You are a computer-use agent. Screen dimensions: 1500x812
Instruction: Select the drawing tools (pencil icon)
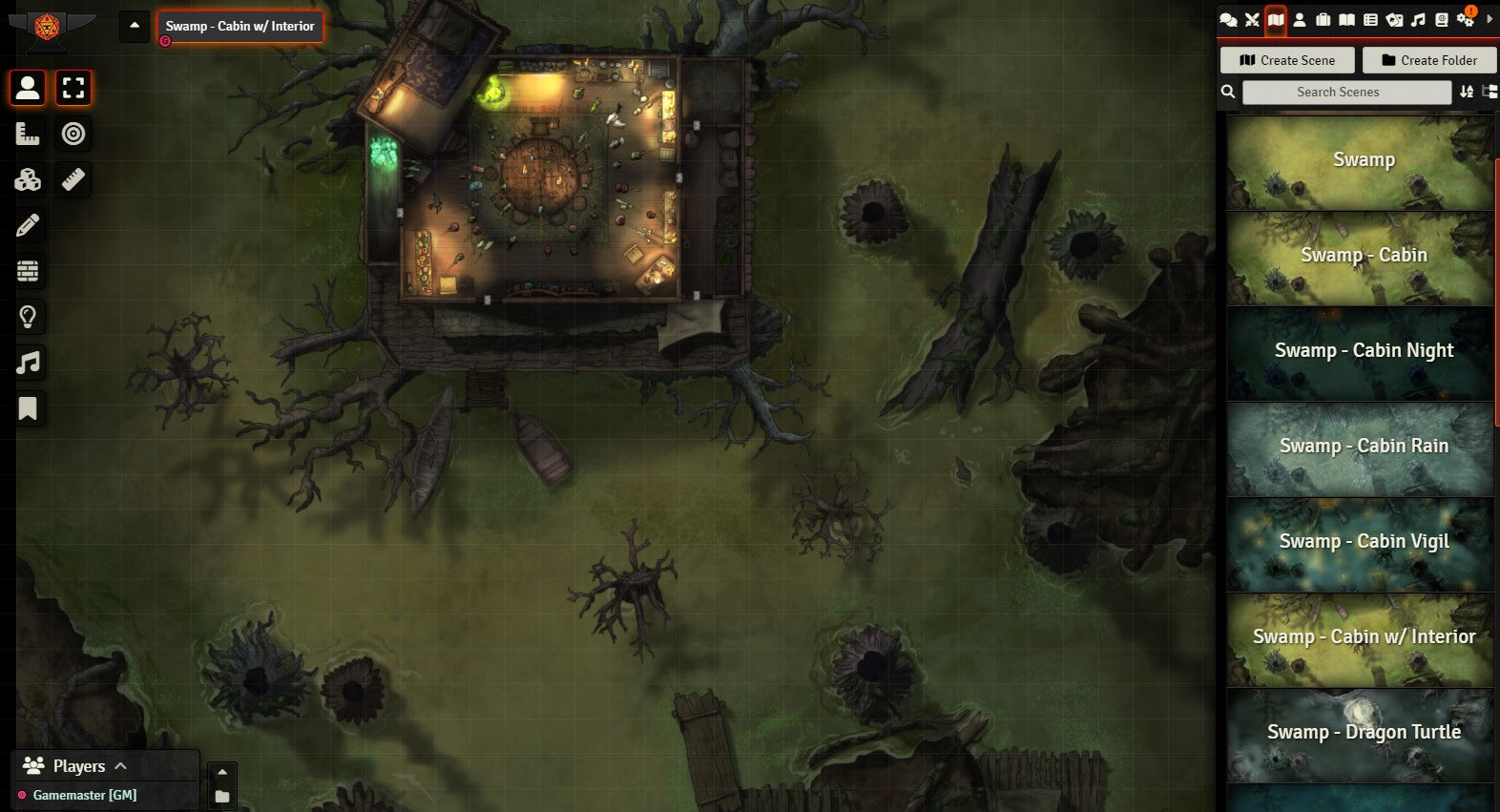pyautogui.click(x=28, y=225)
